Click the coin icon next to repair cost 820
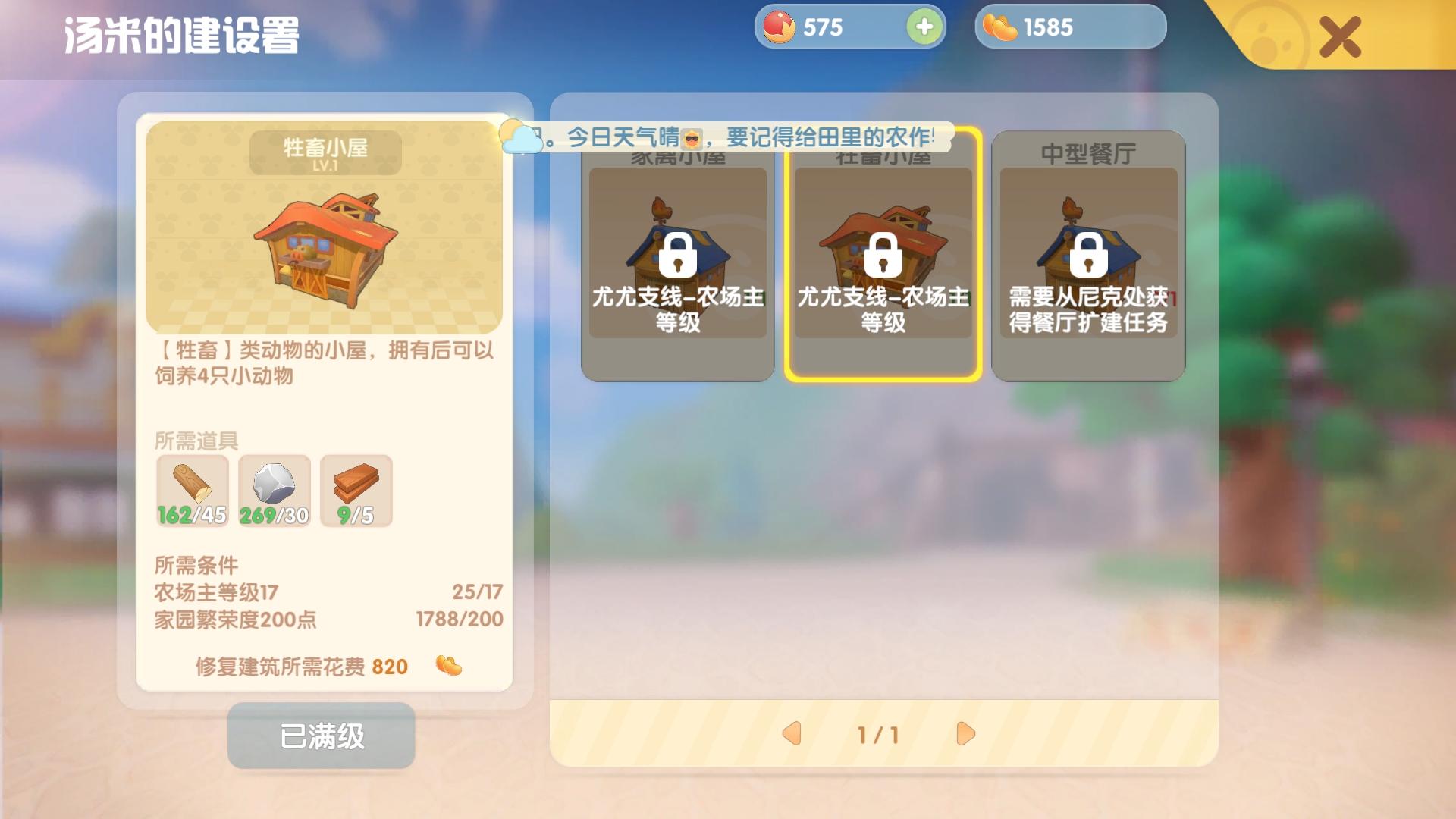The height and width of the screenshot is (819, 1456). [x=447, y=667]
